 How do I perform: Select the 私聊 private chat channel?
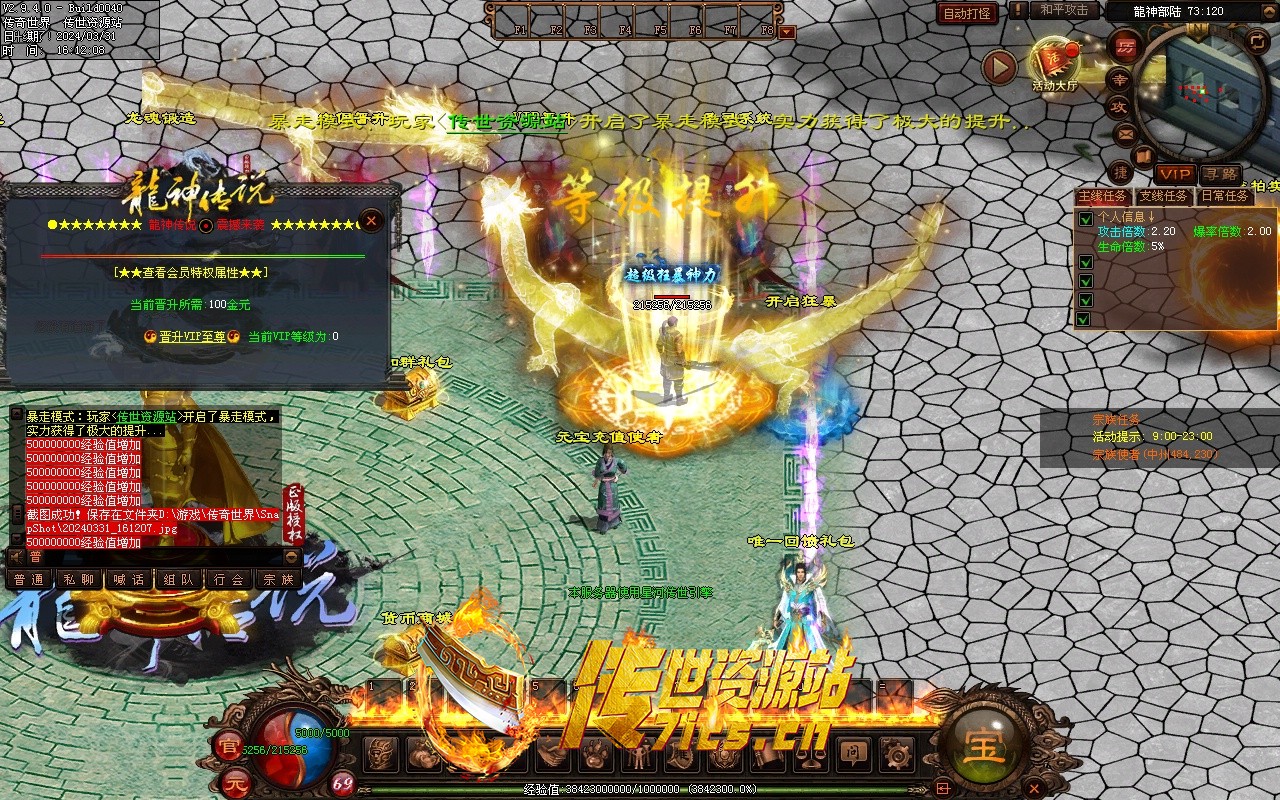[79, 580]
